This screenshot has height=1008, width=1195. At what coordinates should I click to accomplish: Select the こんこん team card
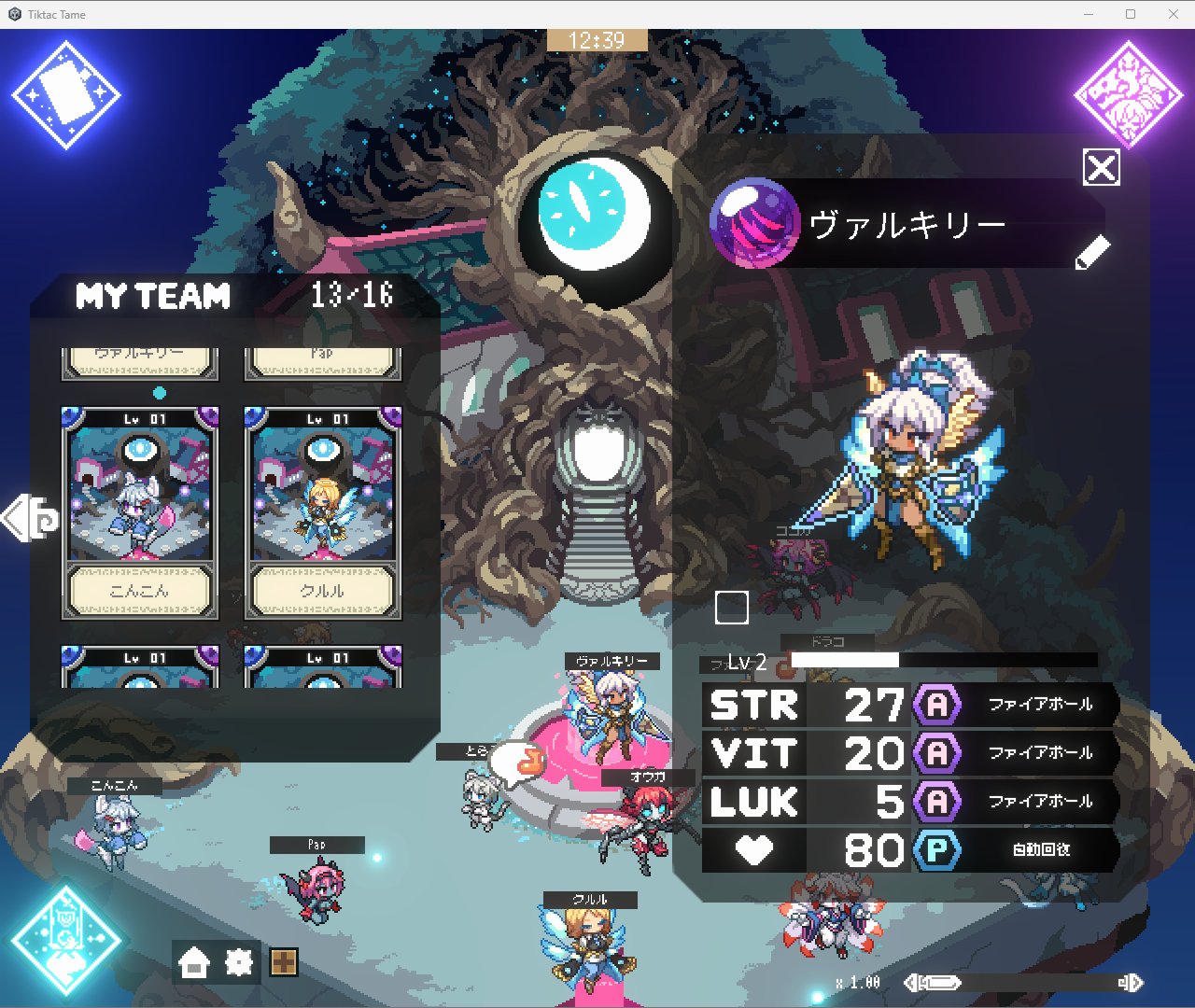coord(140,512)
